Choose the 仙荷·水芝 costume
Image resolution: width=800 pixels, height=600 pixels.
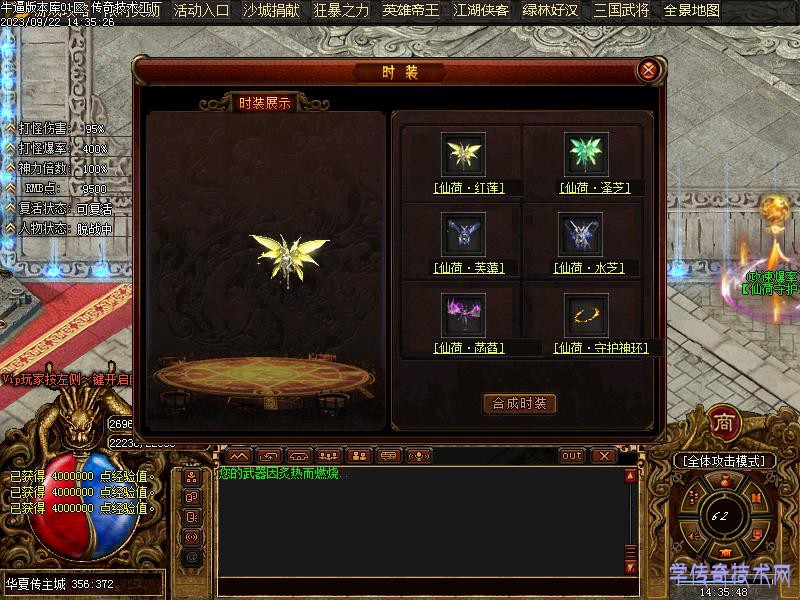point(585,234)
